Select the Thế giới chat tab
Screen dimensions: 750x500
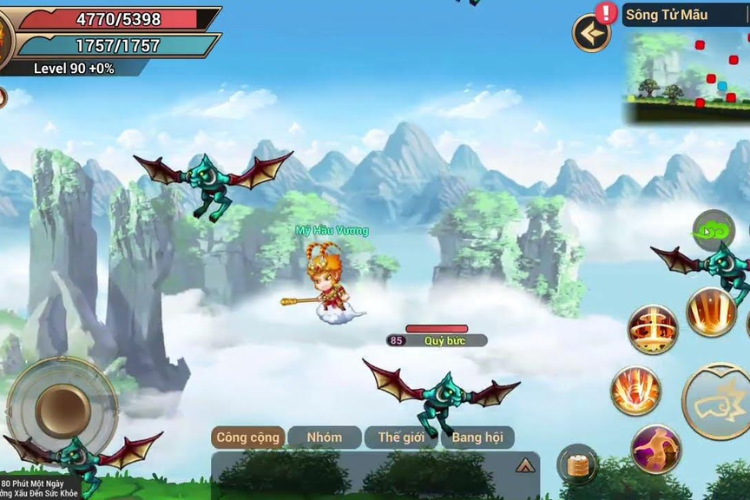(x=401, y=437)
